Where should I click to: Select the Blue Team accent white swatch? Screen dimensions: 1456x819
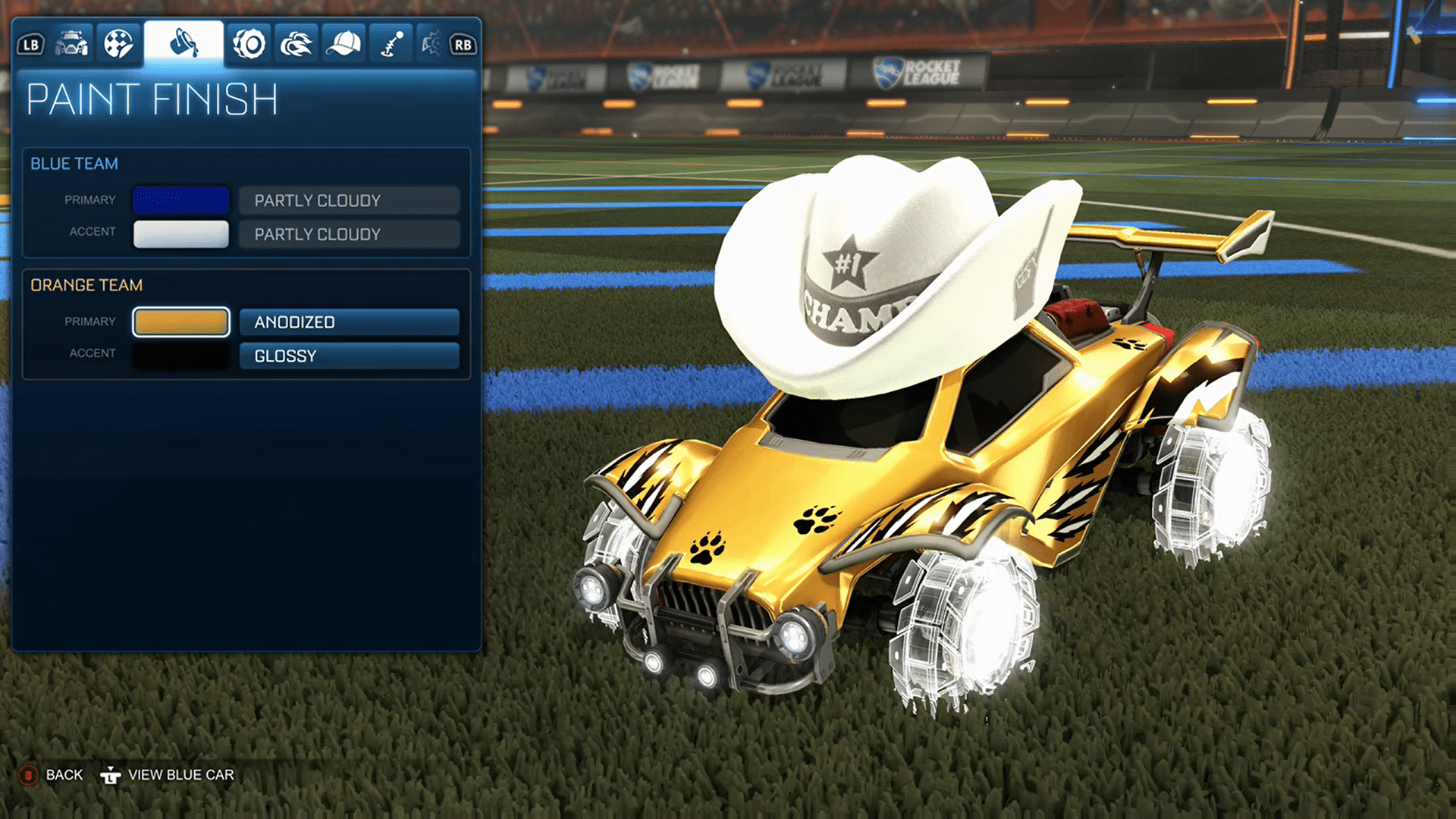pos(180,234)
